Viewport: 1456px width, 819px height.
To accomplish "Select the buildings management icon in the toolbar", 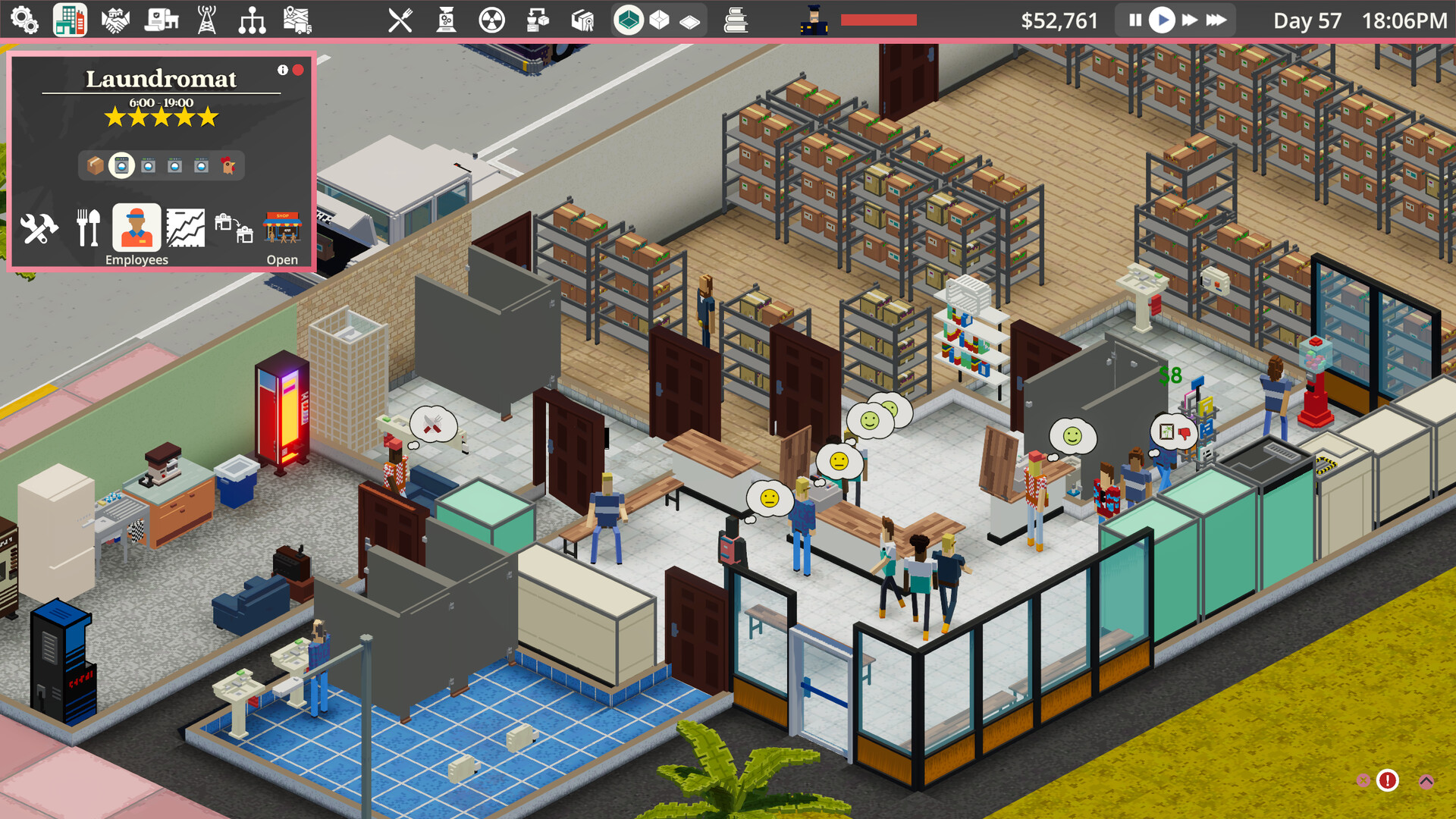I will (69, 19).
